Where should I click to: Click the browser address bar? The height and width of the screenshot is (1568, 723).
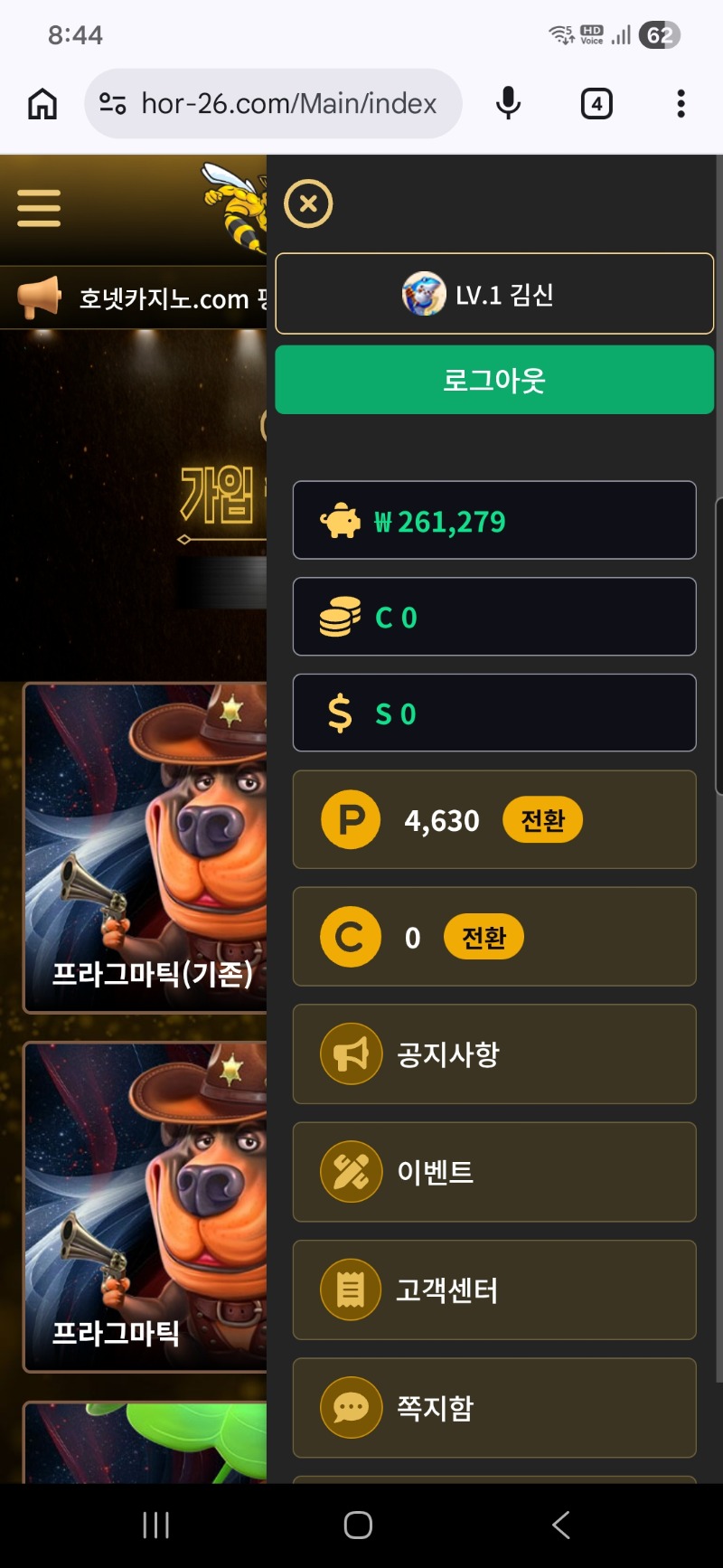click(x=287, y=104)
